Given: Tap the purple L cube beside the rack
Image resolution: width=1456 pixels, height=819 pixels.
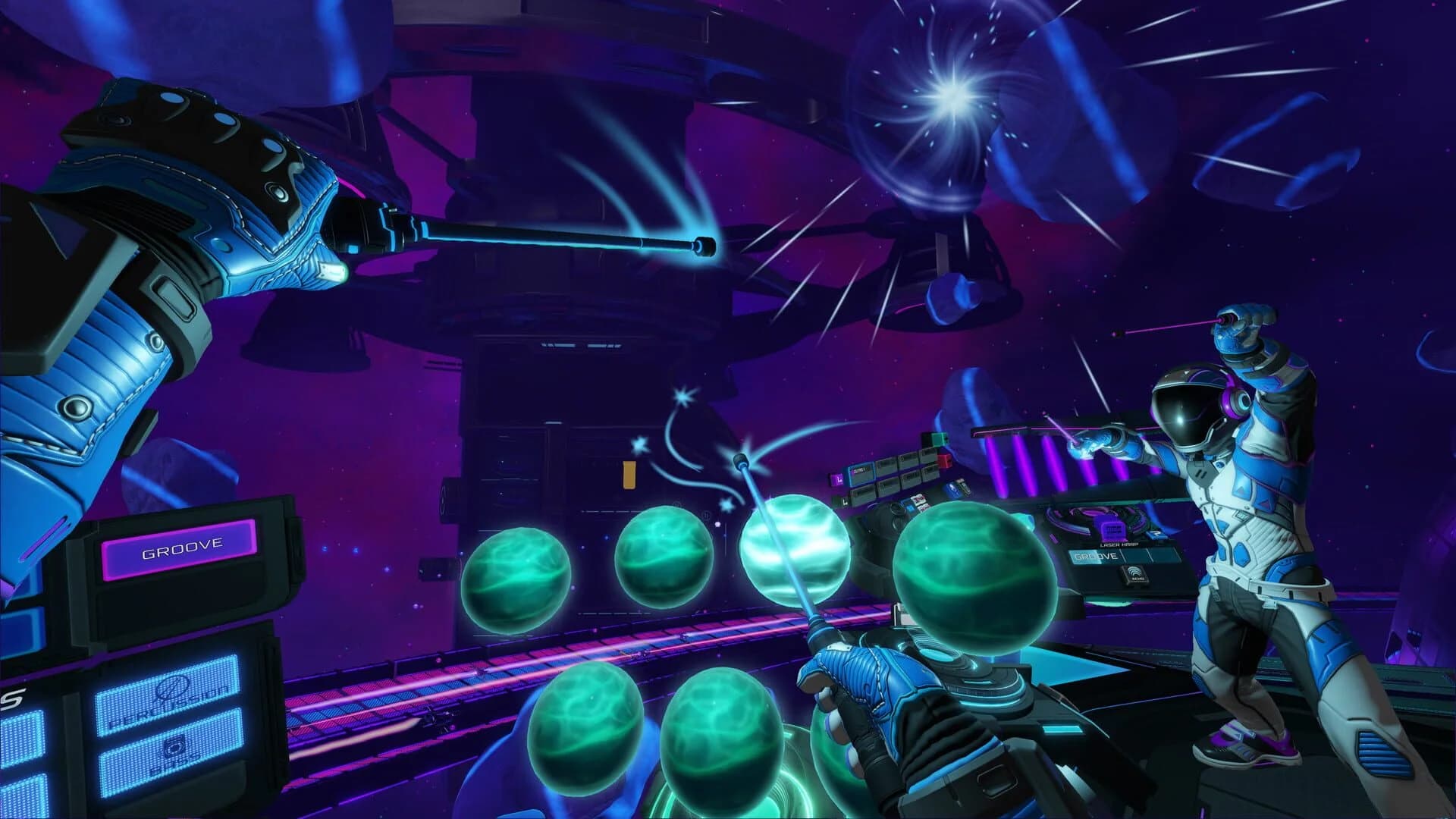Looking at the screenshot, I should coord(838,479).
